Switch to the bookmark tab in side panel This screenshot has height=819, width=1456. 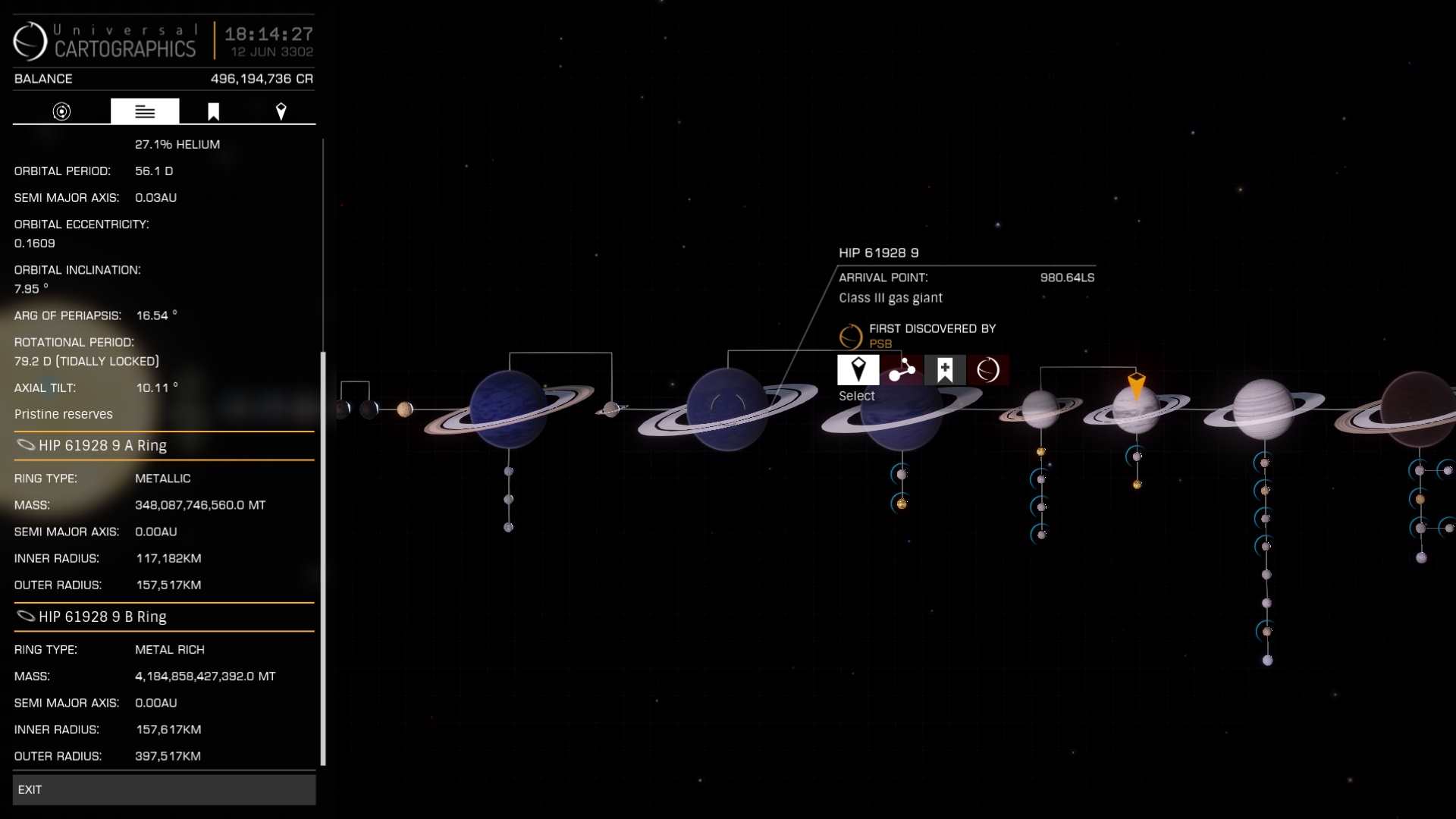click(x=213, y=111)
